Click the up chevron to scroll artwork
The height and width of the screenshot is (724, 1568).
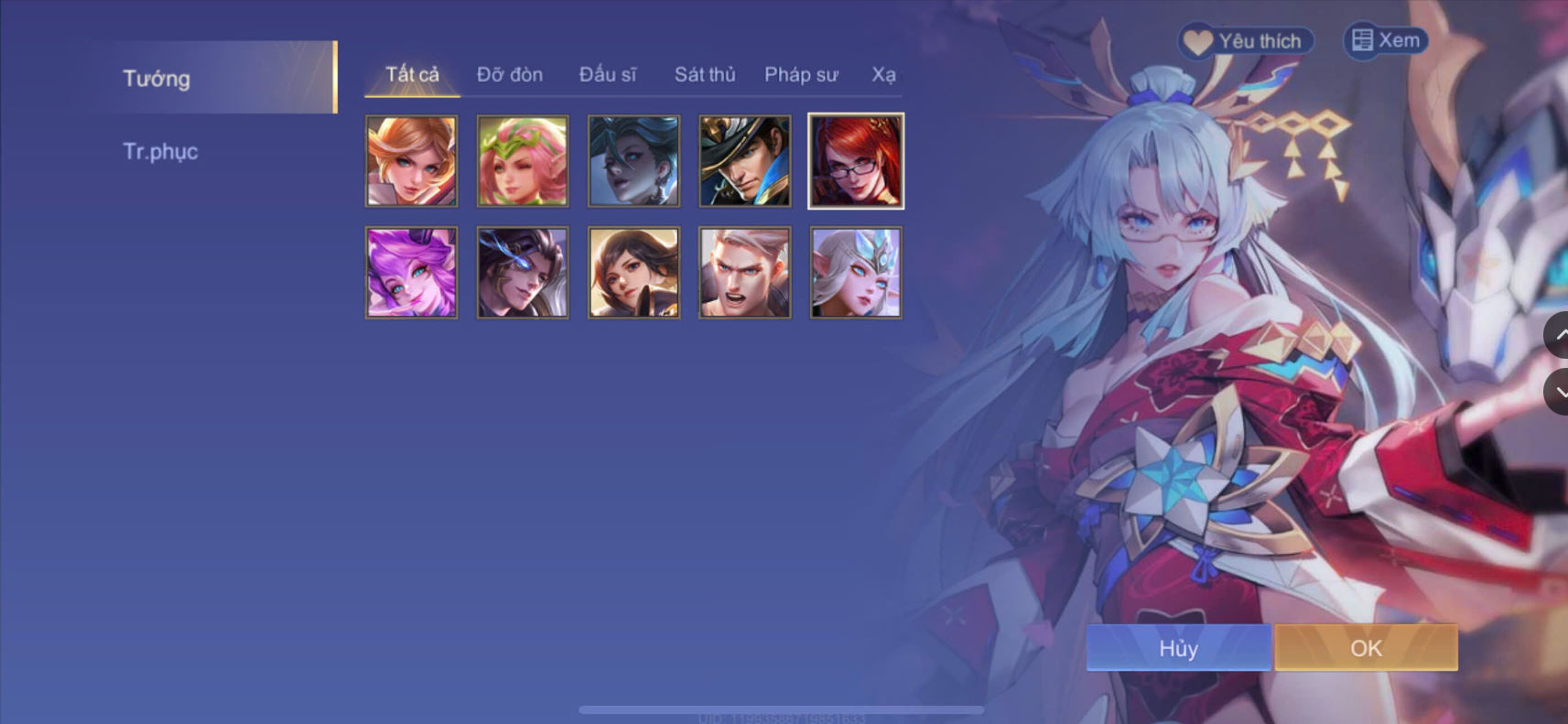pyautogui.click(x=1561, y=336)
